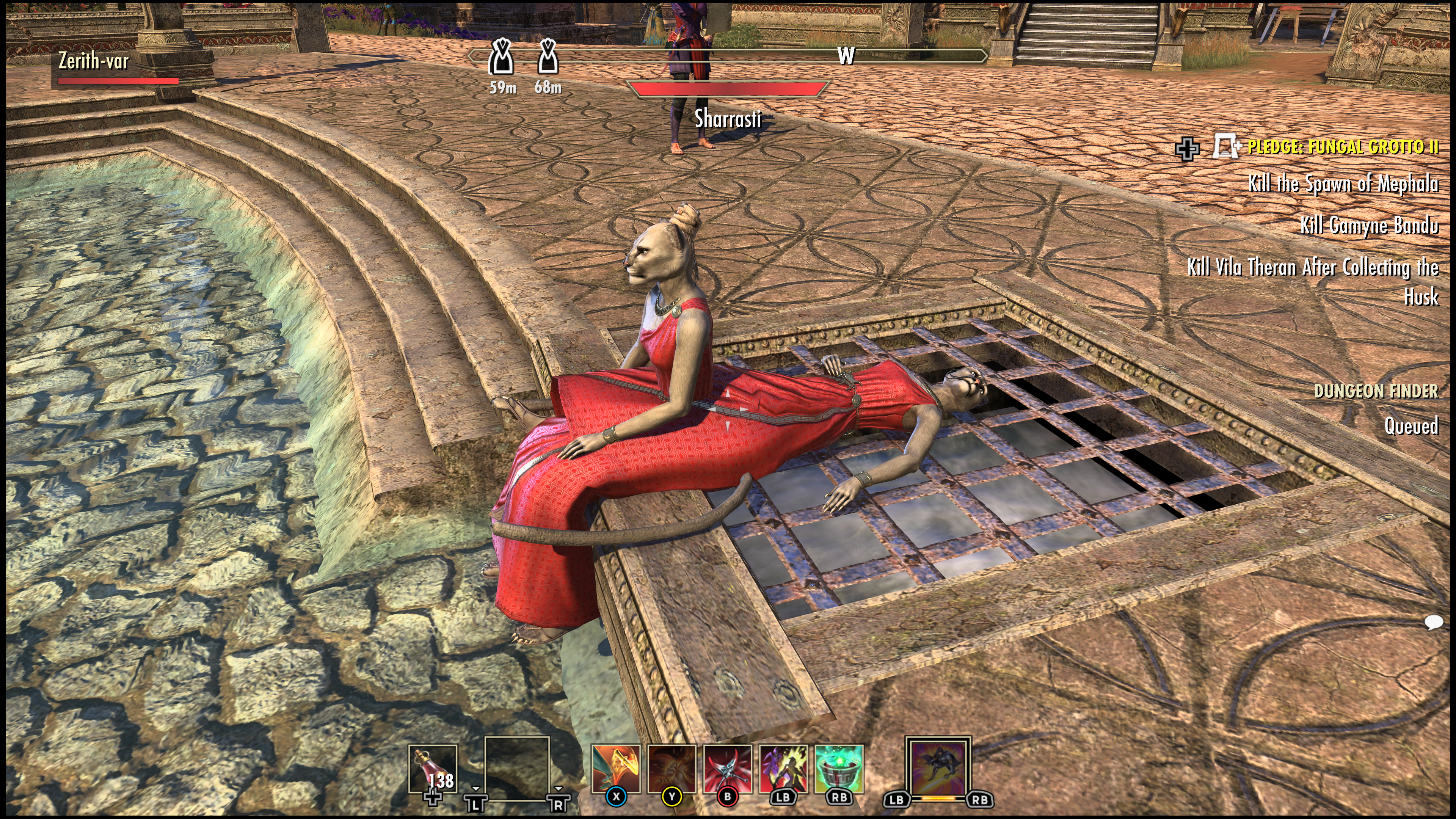Viewport: 1456px width, 819px height.
Task: Click the empty box between L and R
Action: (x=516, y=767)
